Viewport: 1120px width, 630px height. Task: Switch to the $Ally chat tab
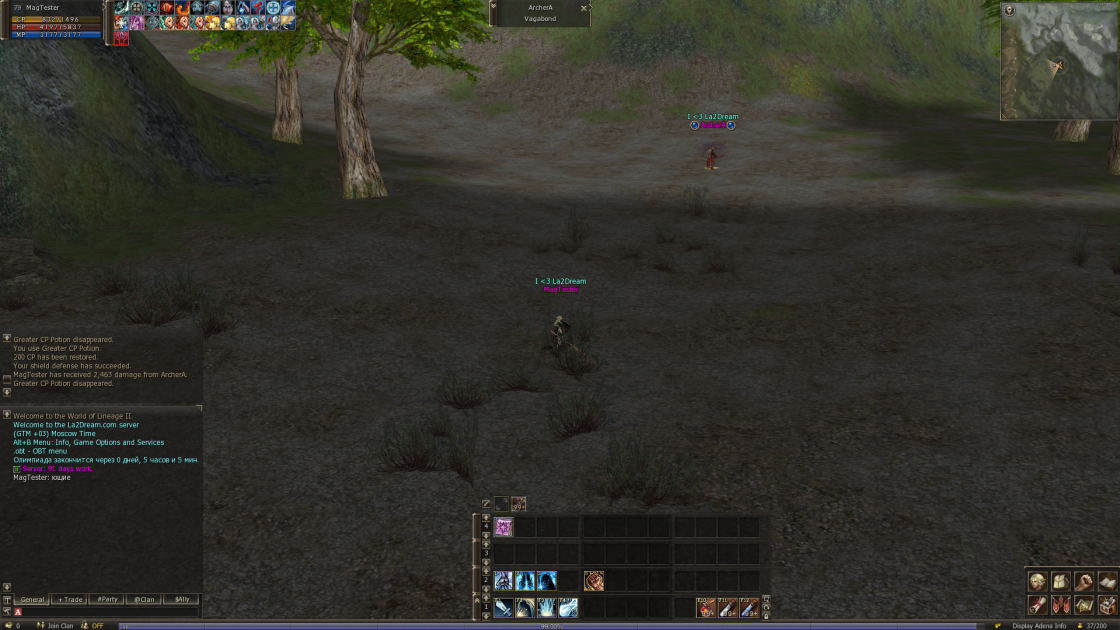pos(181,600)
